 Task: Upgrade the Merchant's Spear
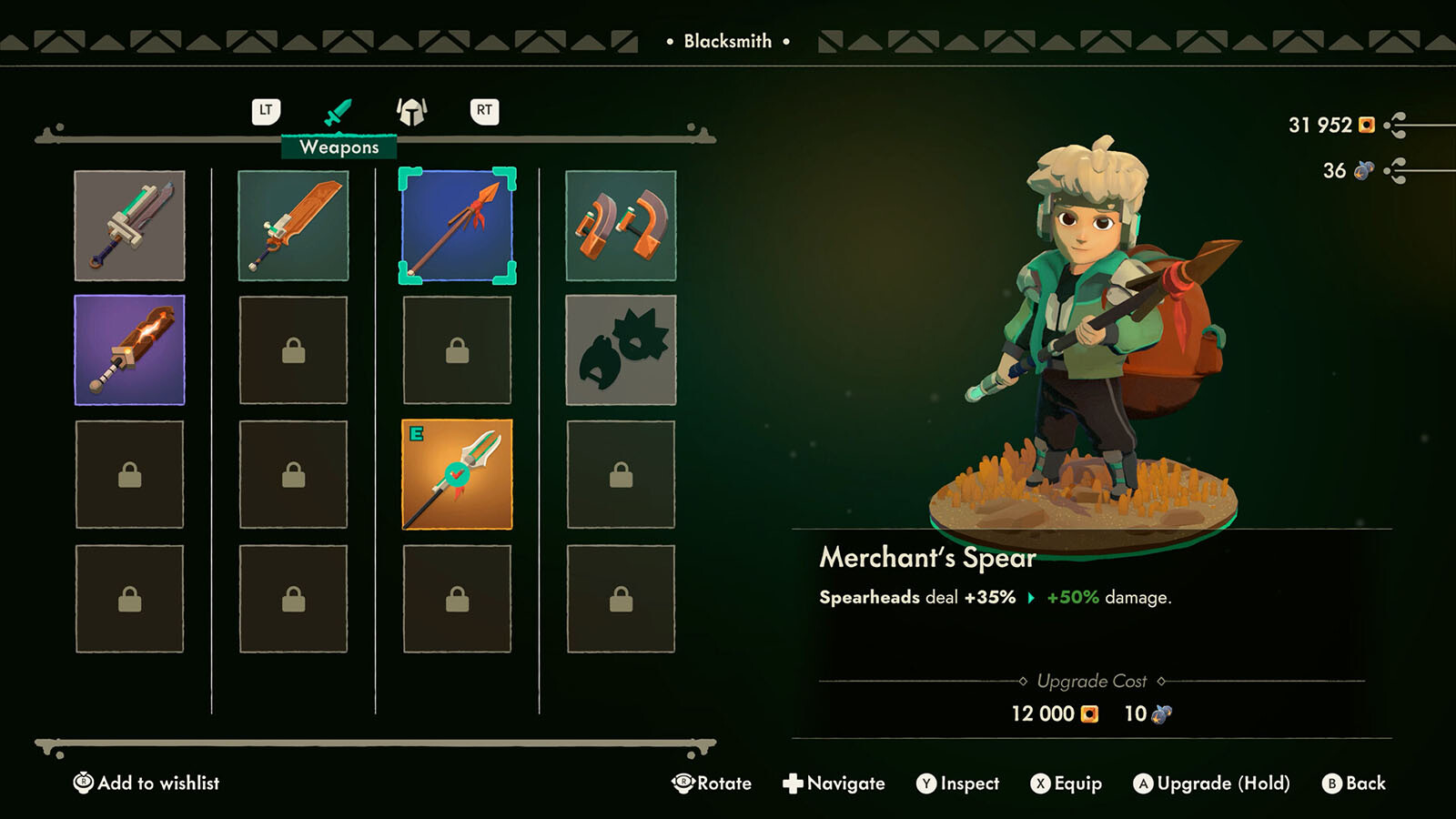[1211, 784]
